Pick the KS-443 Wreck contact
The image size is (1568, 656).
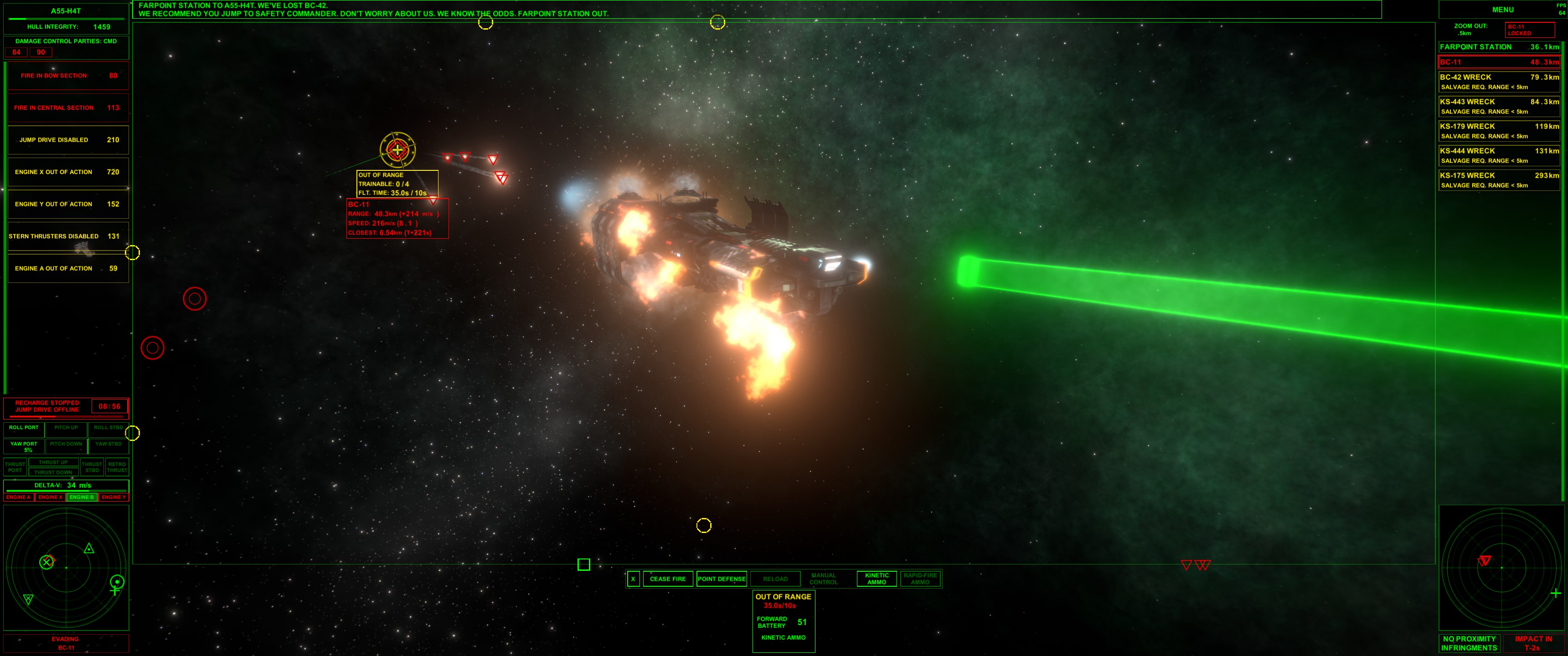point(1499,106)
